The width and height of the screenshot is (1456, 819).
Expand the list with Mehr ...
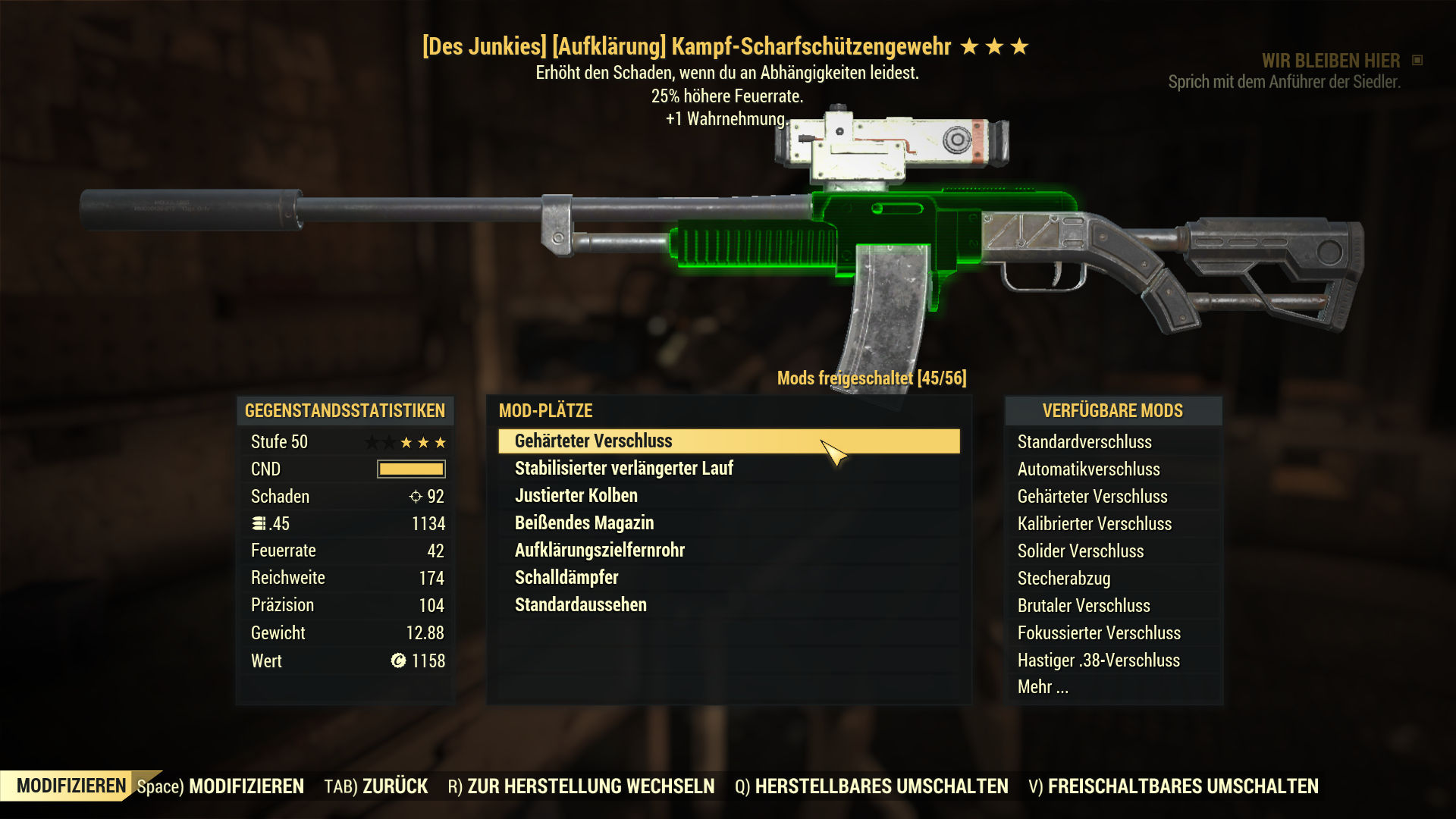click(1043, 687)
